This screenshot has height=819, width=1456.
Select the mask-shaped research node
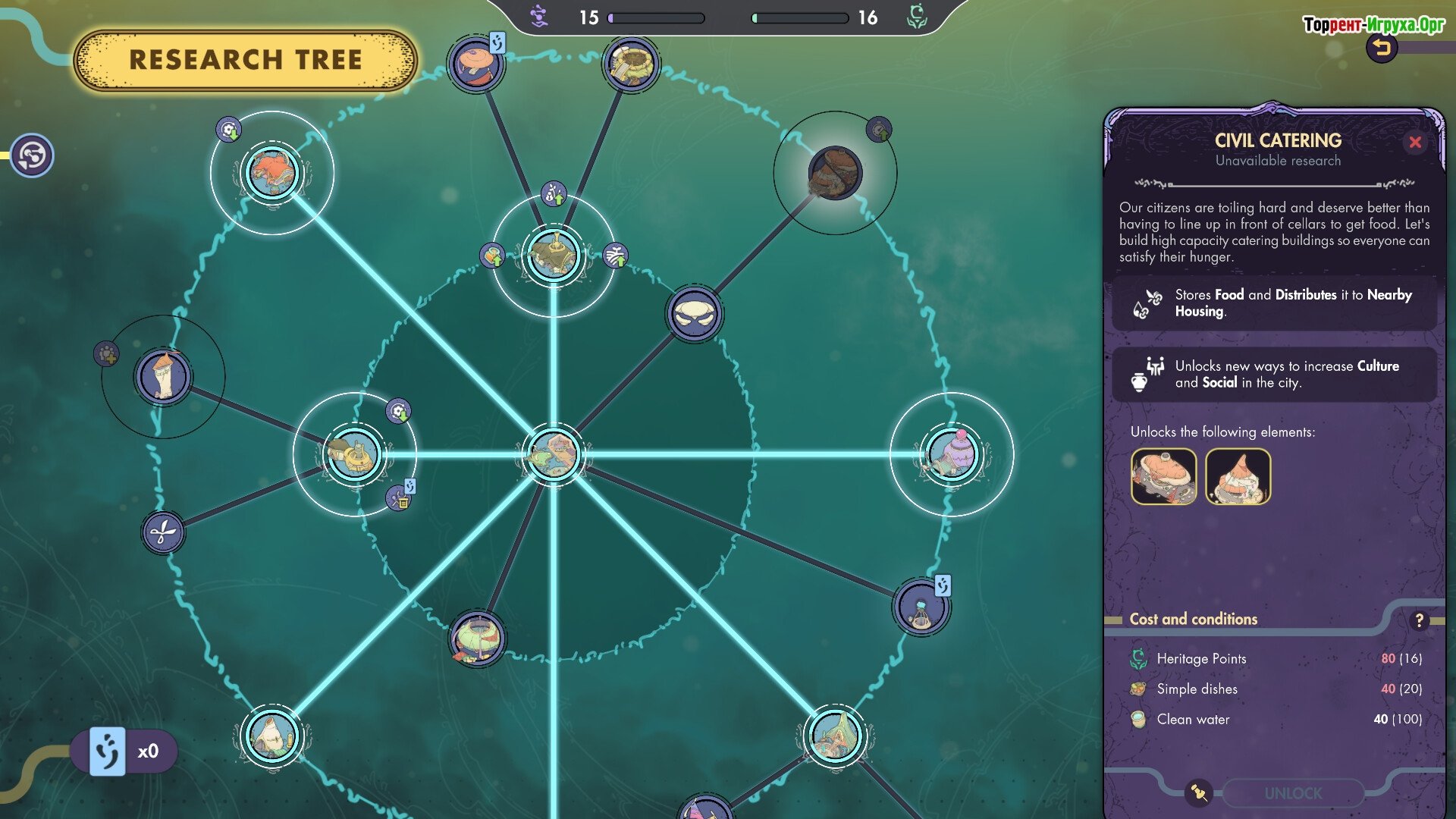tap(694, 314)
